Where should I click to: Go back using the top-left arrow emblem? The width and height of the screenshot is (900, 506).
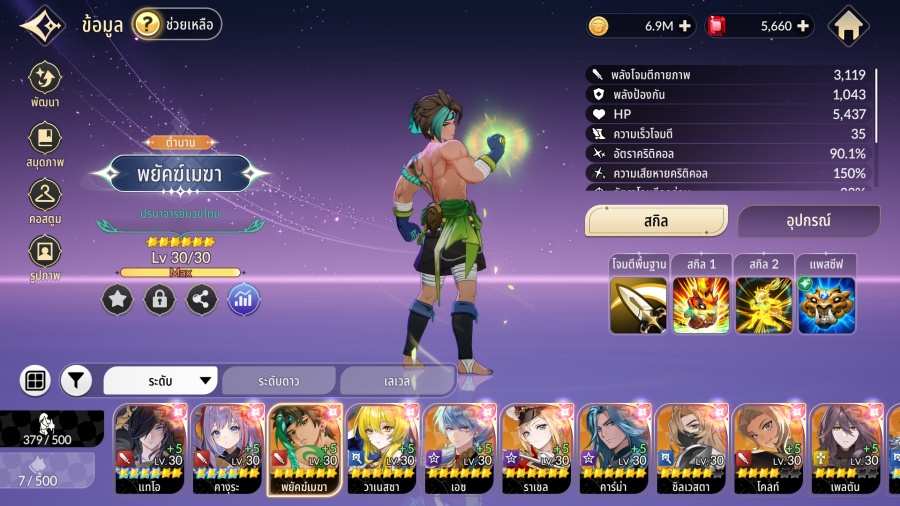click(42, 27)
